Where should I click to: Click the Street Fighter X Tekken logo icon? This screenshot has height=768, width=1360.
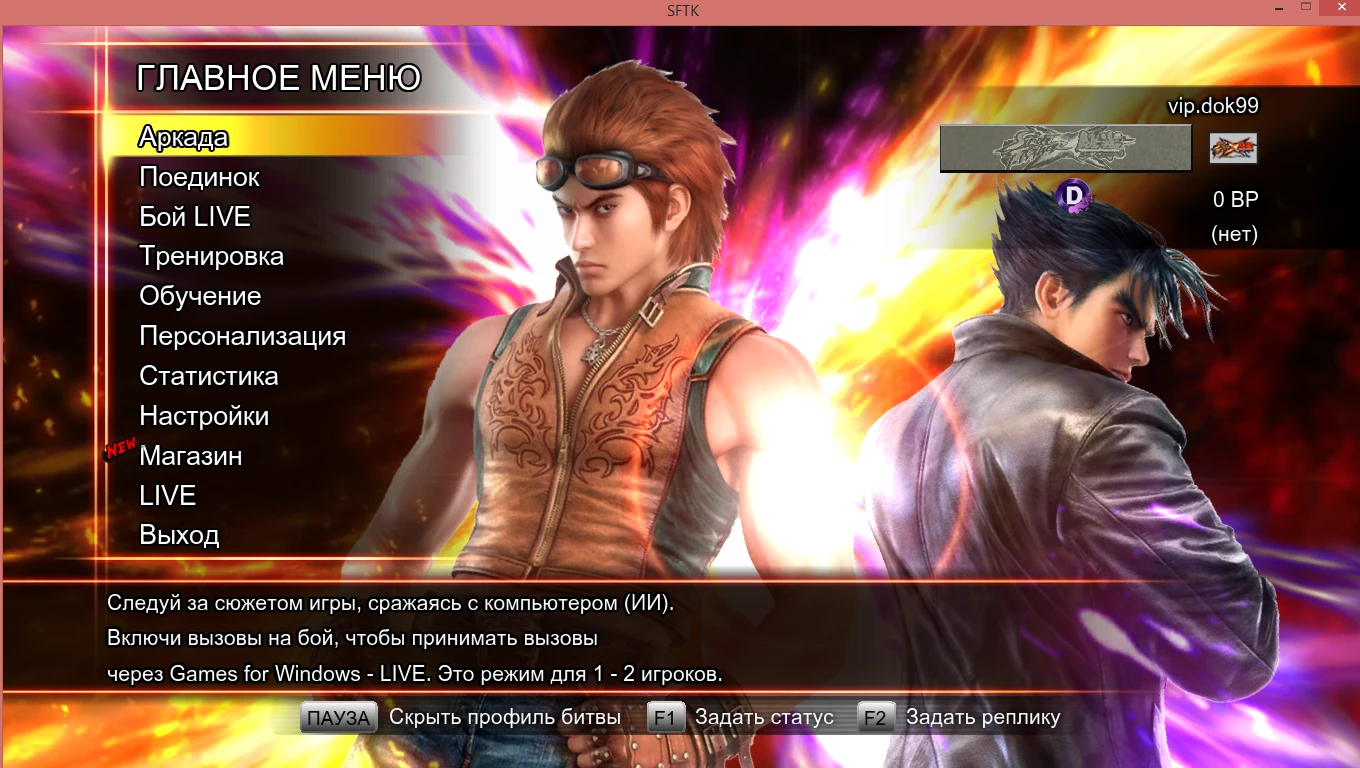1232,149
